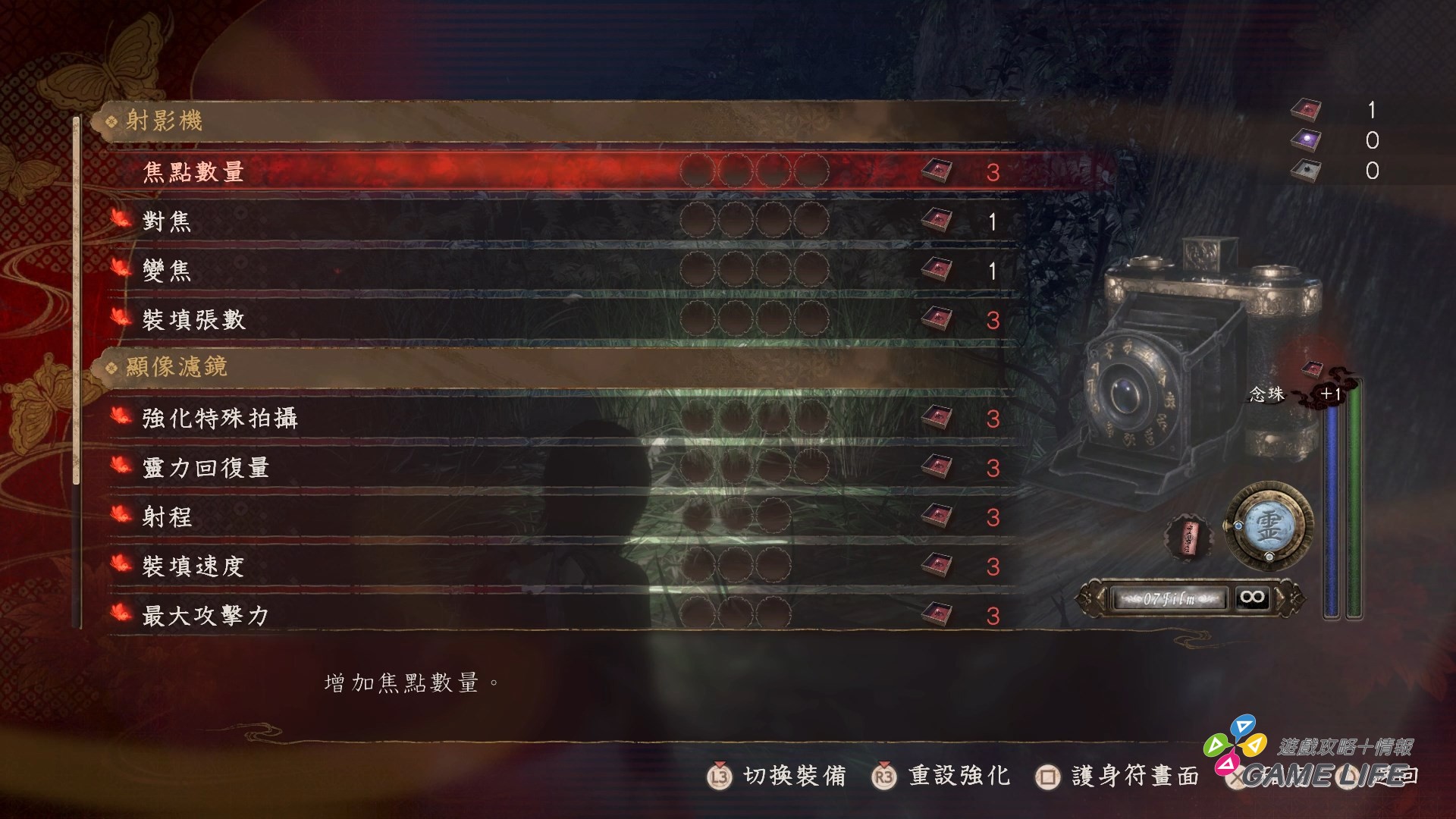1456x819 pixels.
Task: Toggle an upgrade circle on the 裝填張數 row
Action: (x=696, y=319)
